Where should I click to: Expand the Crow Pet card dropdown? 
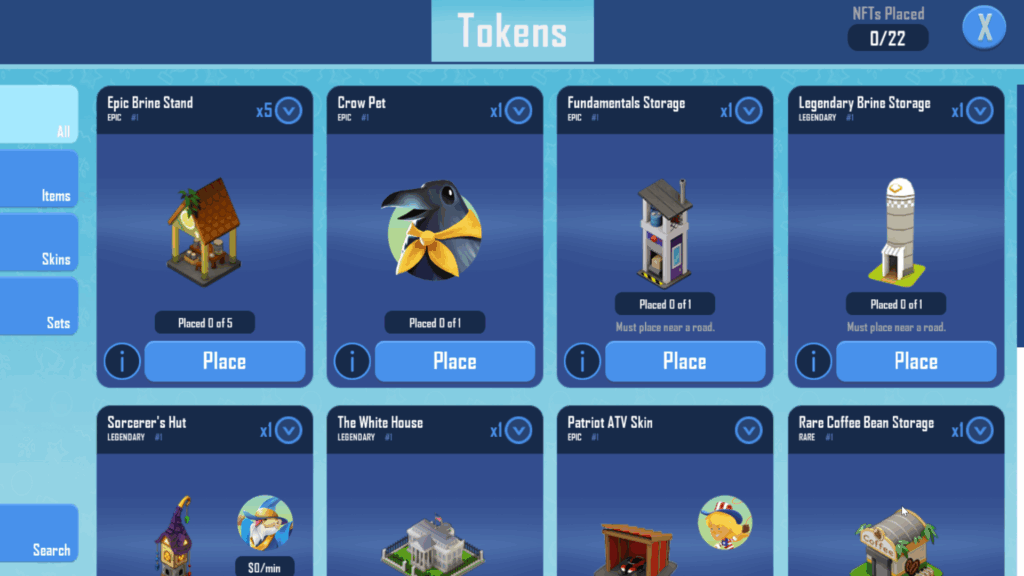[518, 110]
